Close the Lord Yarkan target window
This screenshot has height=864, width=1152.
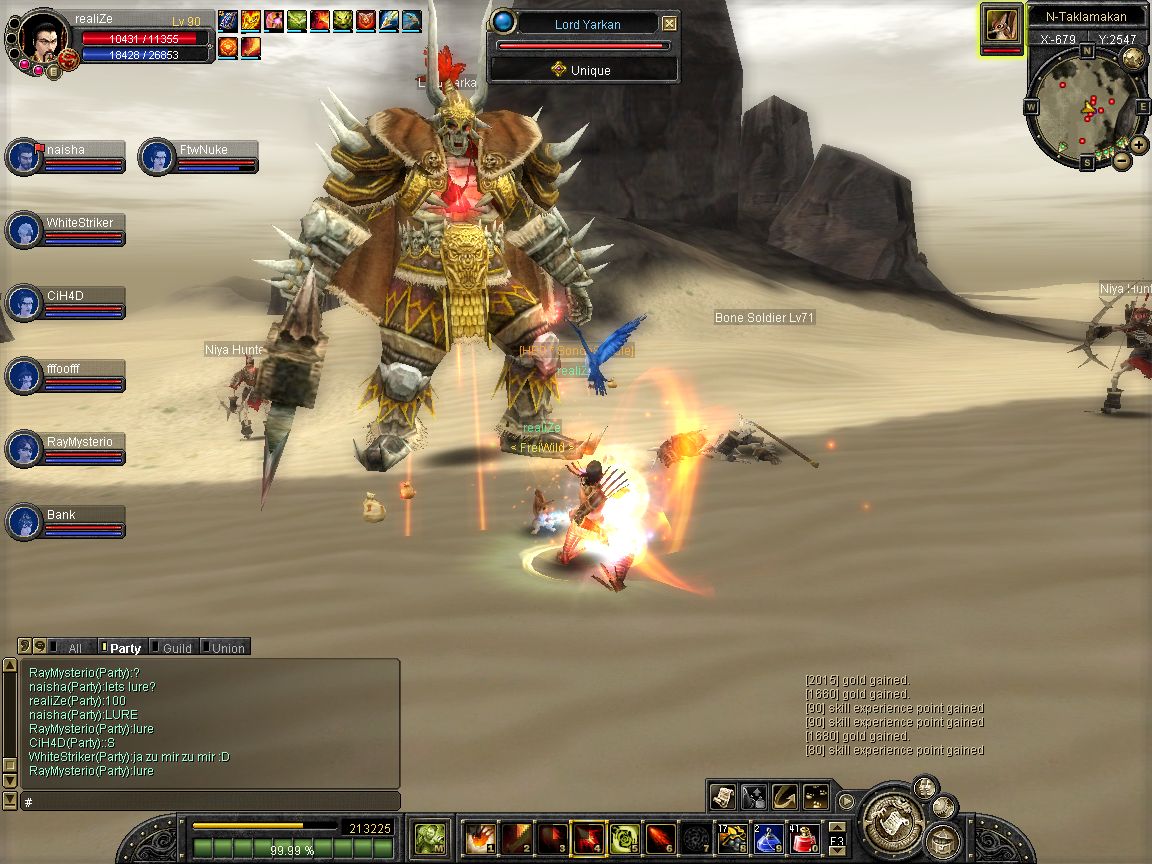click(670, 24)
